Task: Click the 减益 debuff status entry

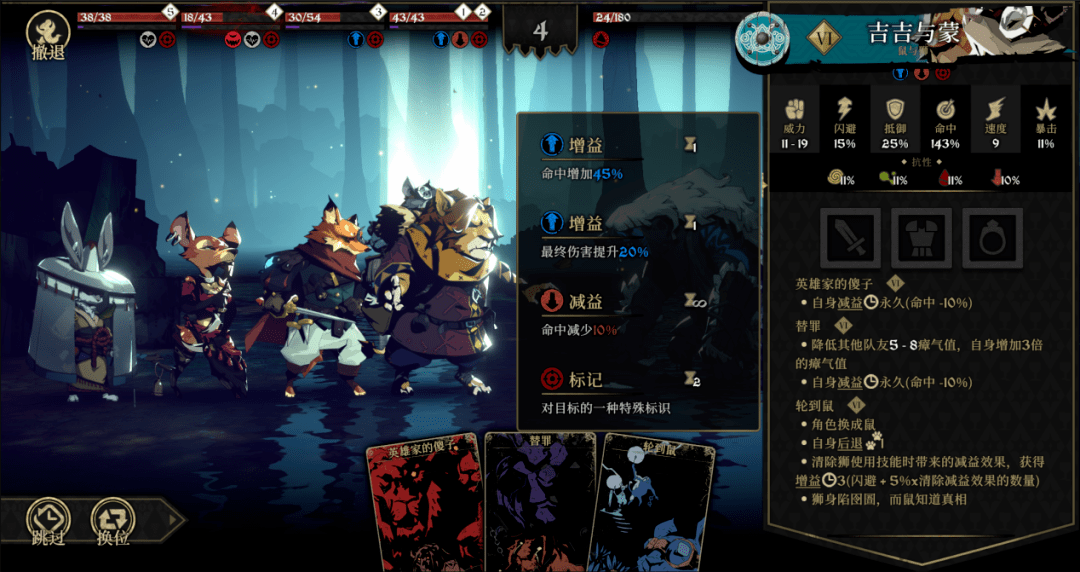Action: tap(586, 301)
